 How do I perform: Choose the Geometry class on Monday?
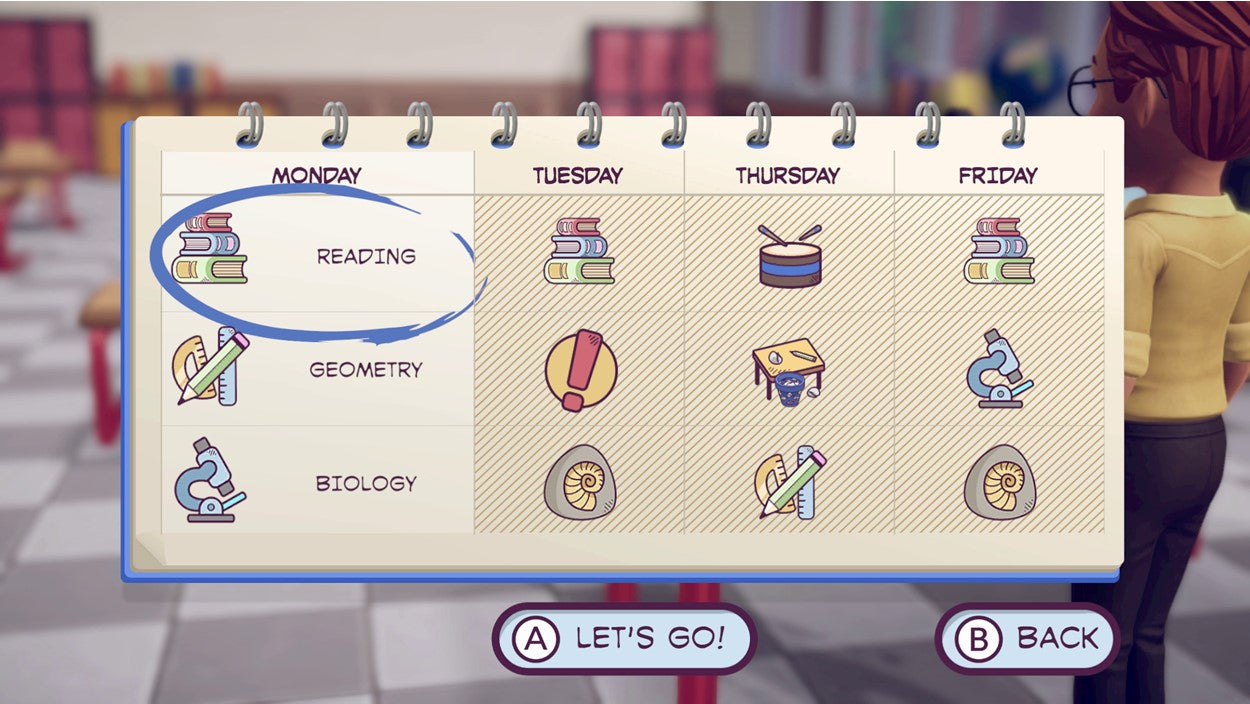(x=316, y=369)
